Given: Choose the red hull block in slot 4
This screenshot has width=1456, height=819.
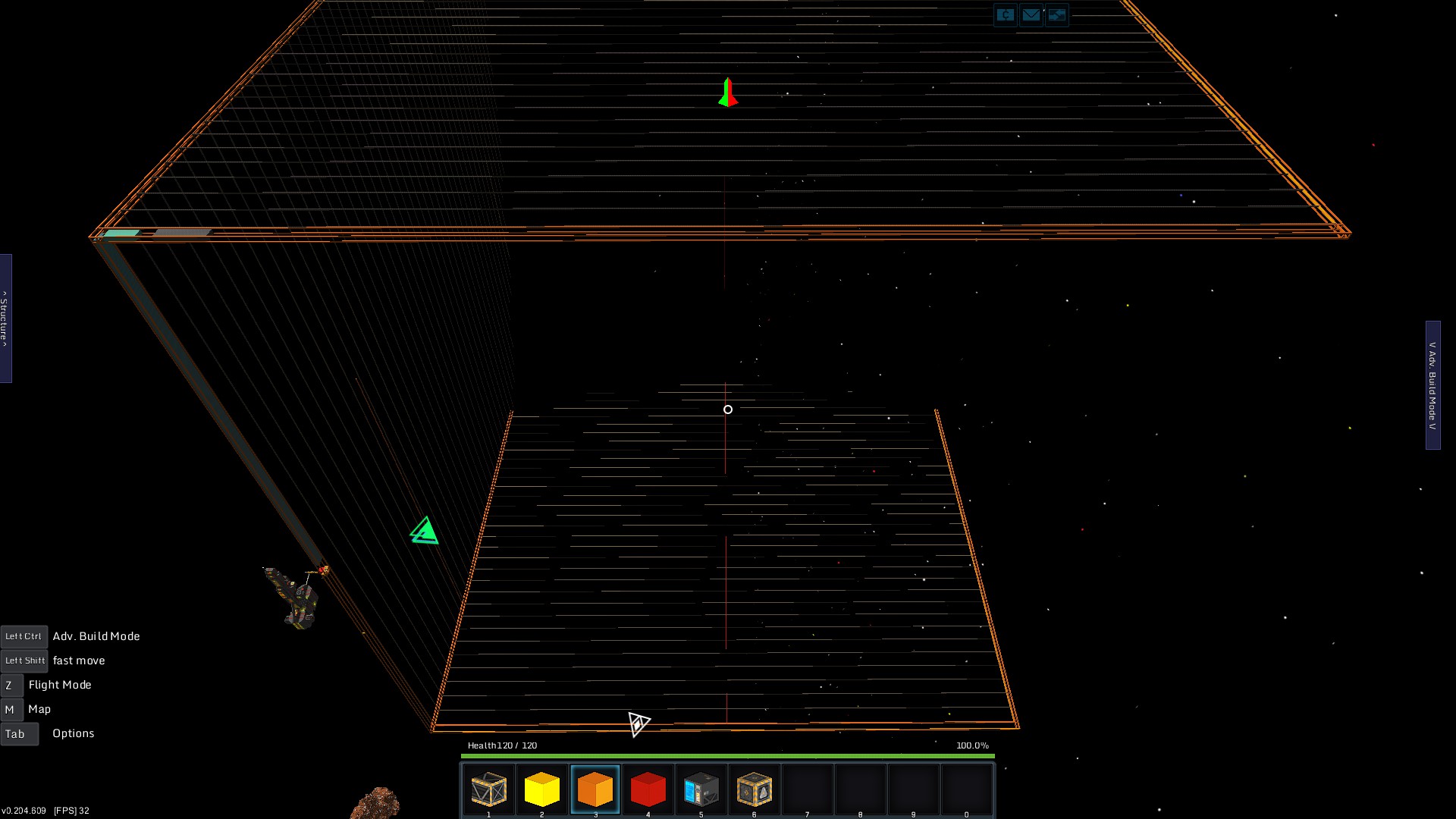Looking at the screenshot, I should pyautogui.click(x=648, y=789).
